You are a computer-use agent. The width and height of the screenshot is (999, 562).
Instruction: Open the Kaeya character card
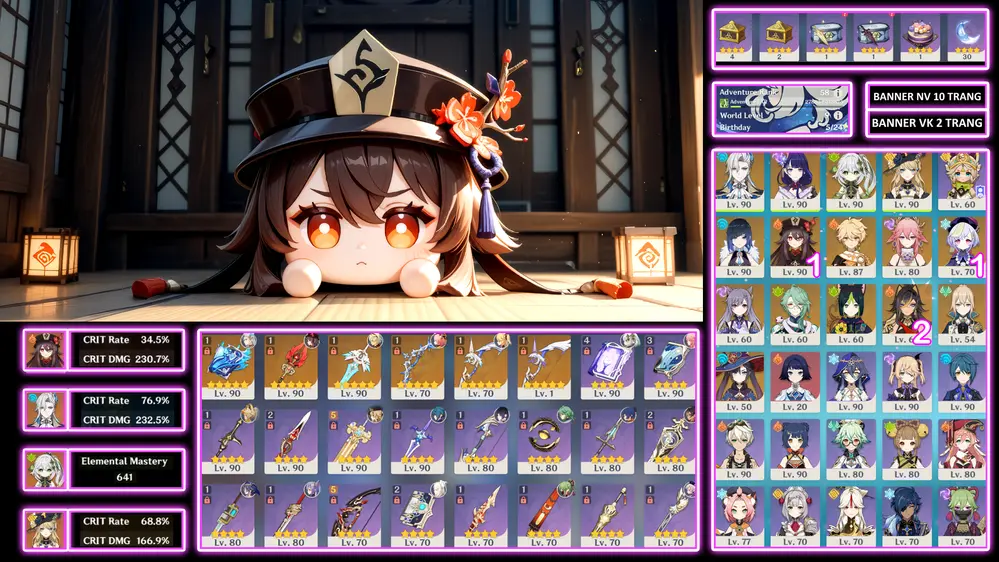tap(907, 514)
